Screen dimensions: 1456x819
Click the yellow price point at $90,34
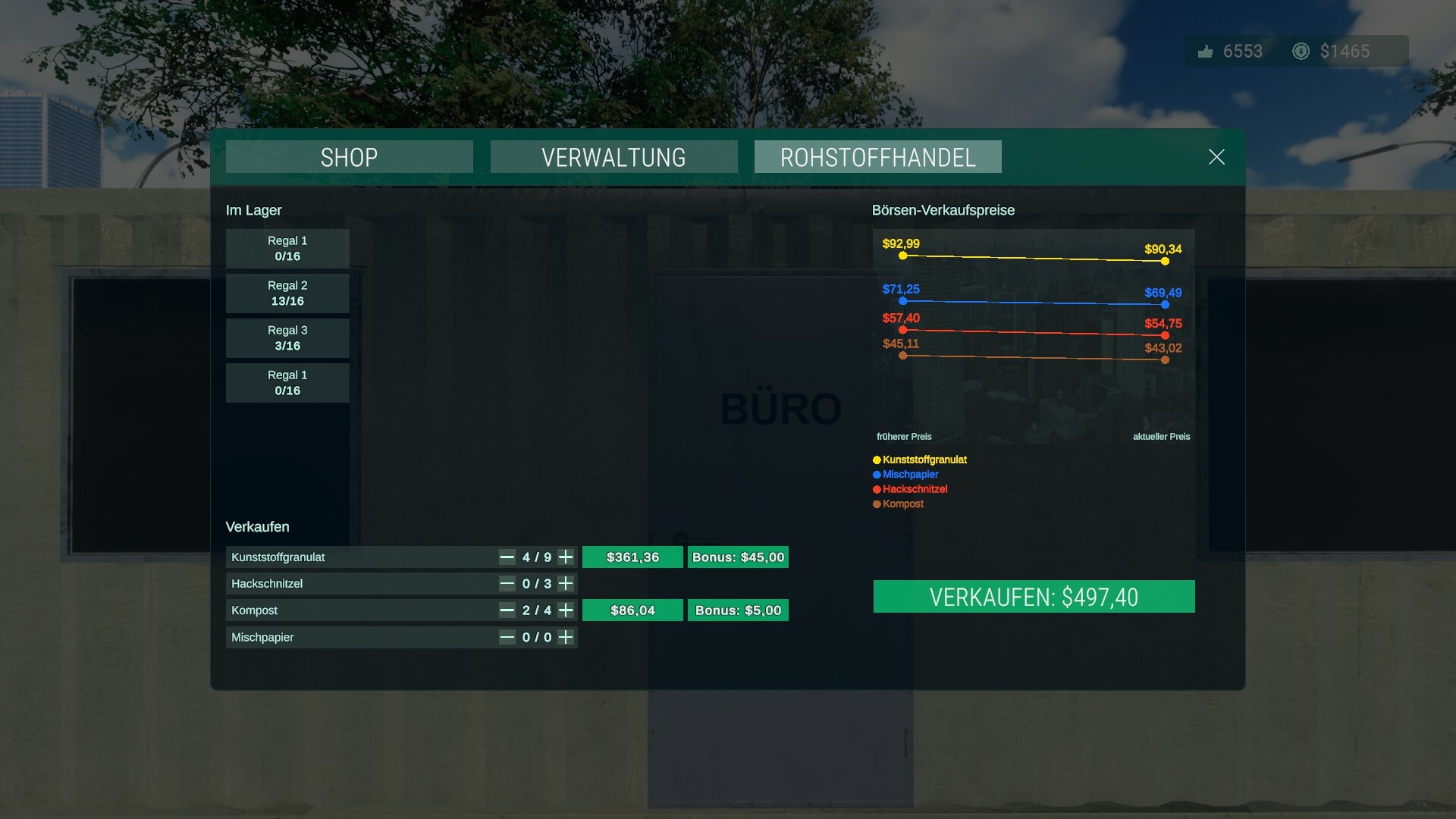pyautogui.click(x=1165, y=261)
